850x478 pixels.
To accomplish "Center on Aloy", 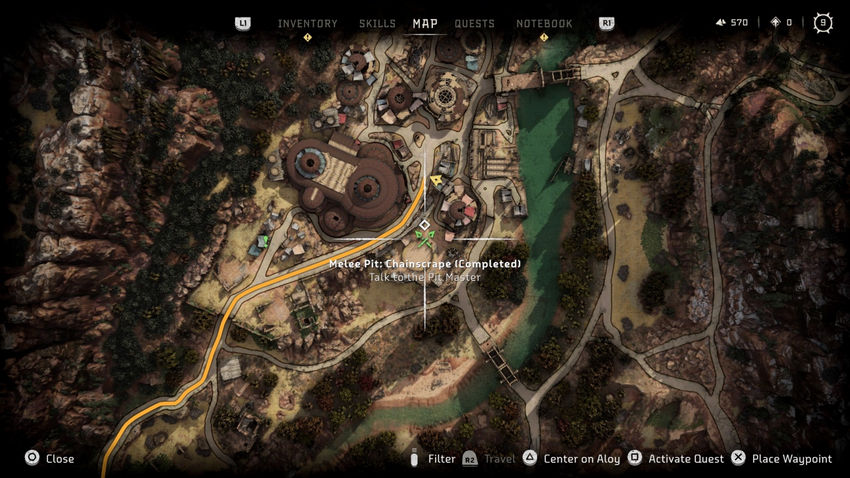I will (x=571, y=459).
